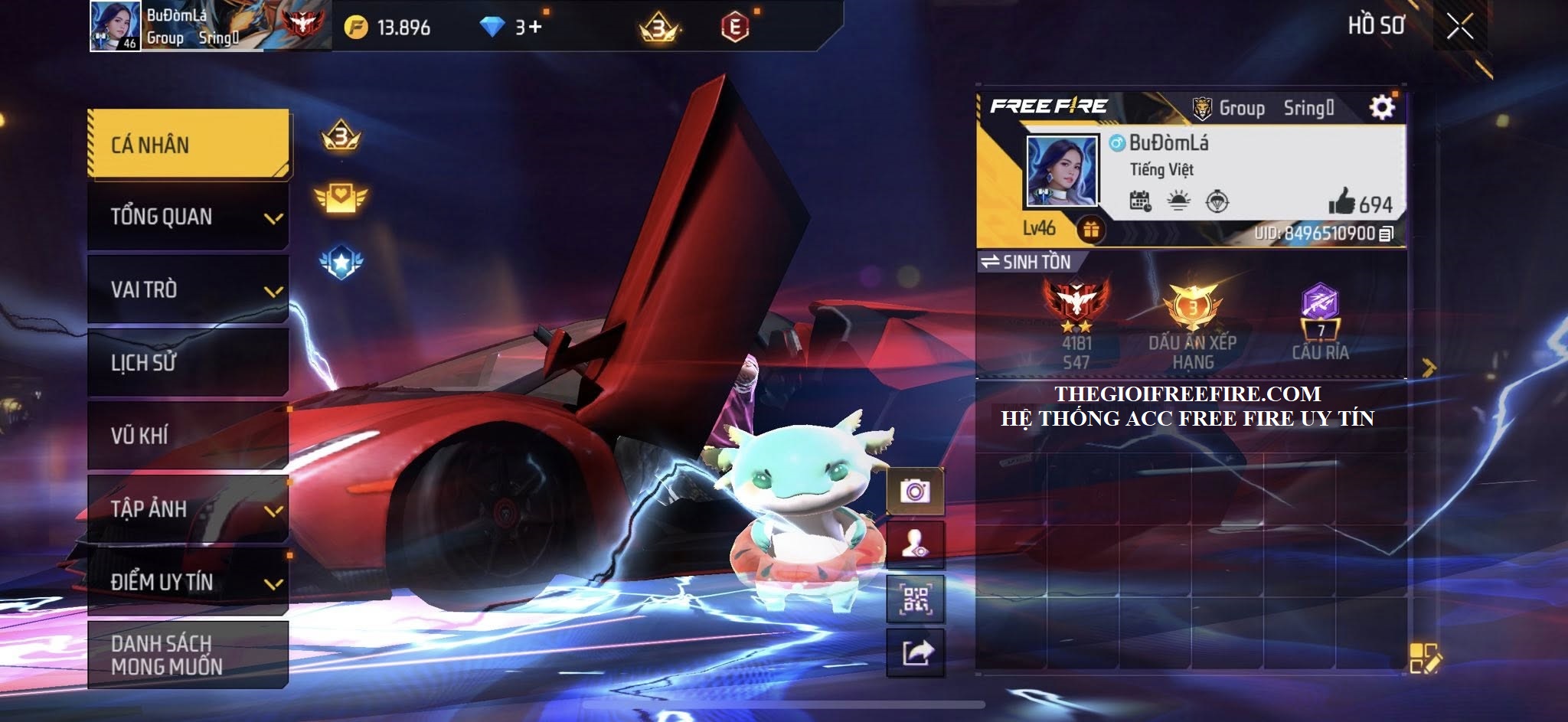Open profile settings gear icon
The width and height of the screenshot is (1568, 722).
[1381, 107]
